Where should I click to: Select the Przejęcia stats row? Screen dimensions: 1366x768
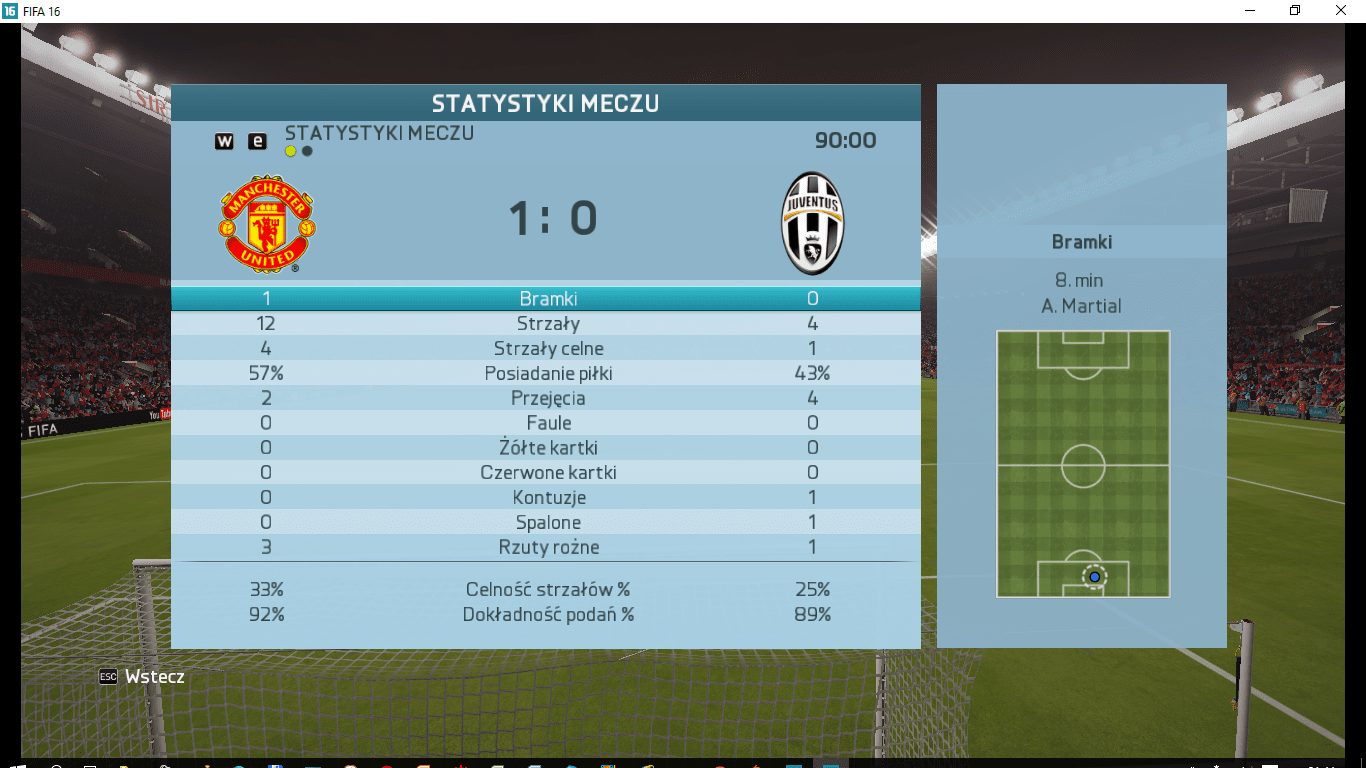546,399
